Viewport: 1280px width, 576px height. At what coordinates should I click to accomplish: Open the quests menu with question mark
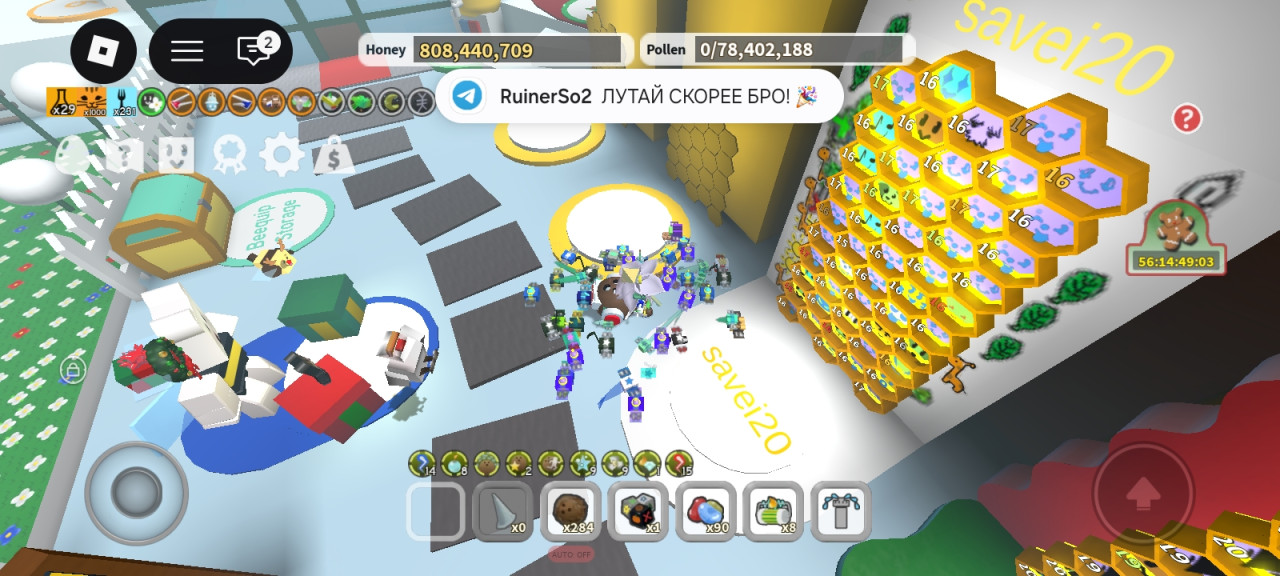tap(125, 155)
